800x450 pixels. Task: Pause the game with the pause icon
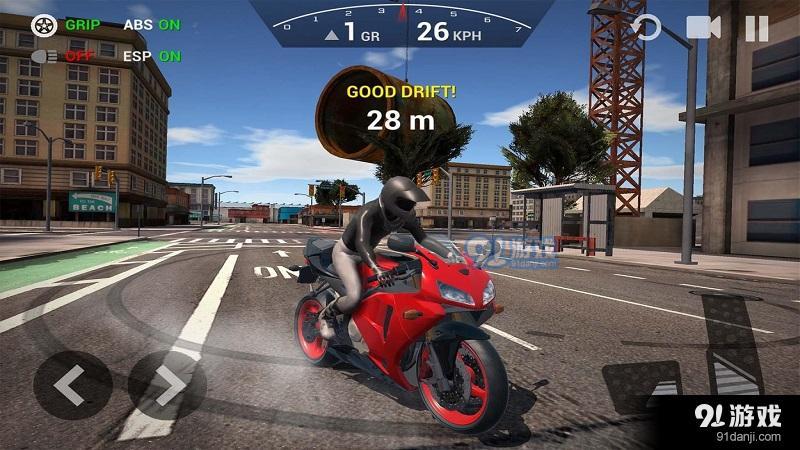tap(757, 28)
